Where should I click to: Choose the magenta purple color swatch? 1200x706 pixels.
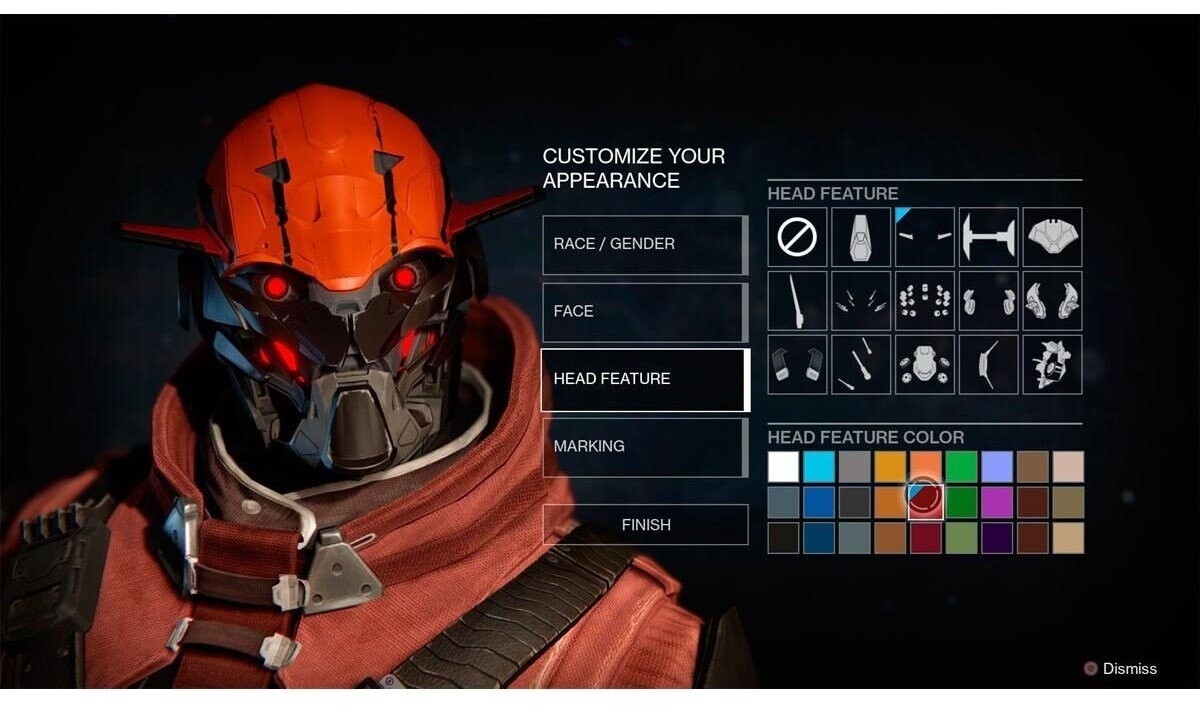pyautogui.click(x=996, y=502)
